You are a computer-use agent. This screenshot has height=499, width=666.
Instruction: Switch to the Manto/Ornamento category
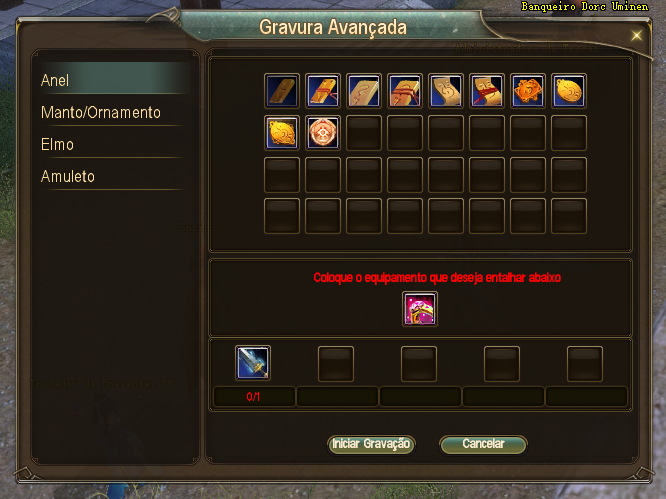coord(110,112)
